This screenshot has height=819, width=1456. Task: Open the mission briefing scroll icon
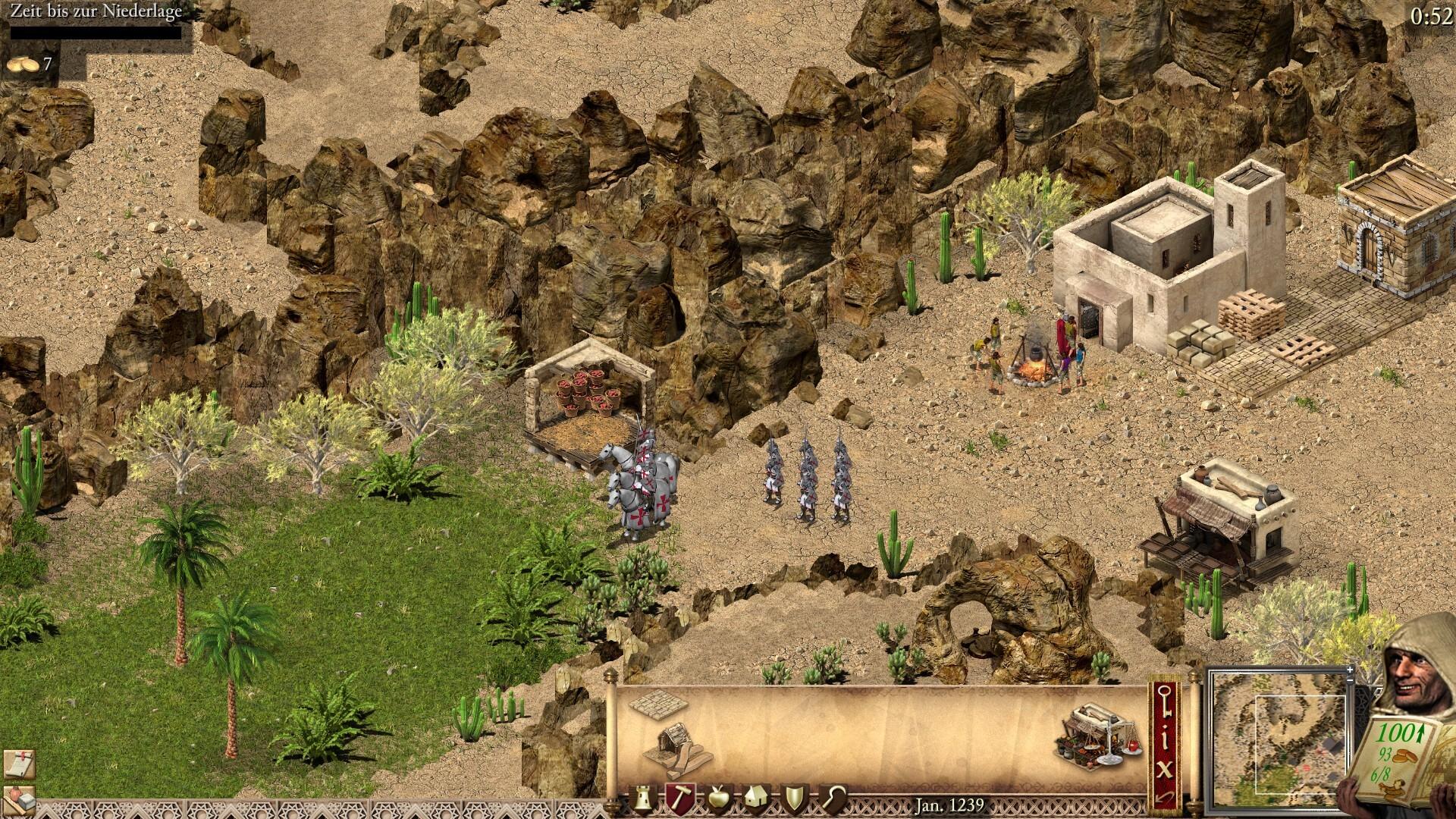pyautogui.click(x=19, y=764)
